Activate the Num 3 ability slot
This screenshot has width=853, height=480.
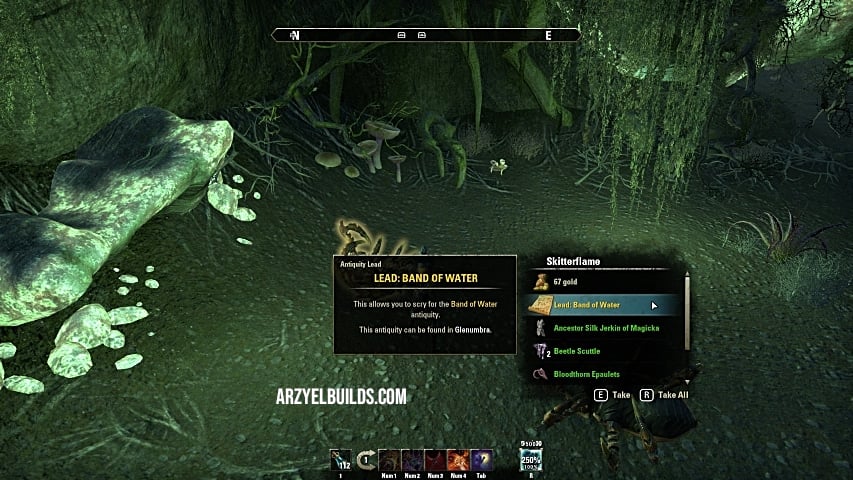pos(434,461)
